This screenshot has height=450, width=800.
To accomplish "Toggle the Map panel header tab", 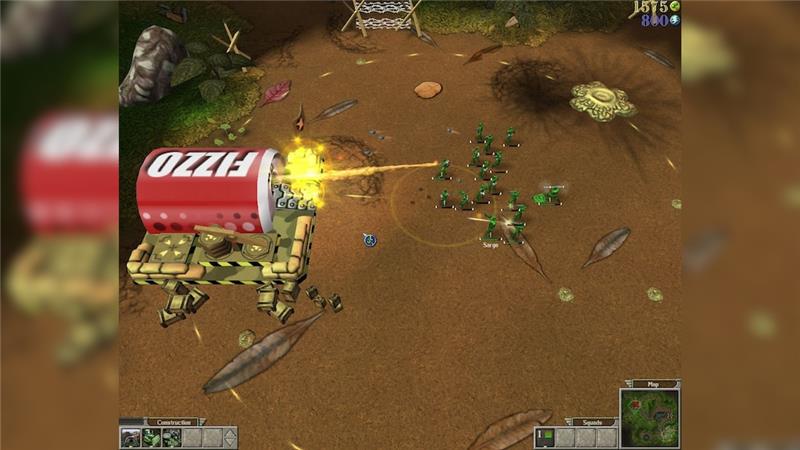I will (x=651, y=383).
